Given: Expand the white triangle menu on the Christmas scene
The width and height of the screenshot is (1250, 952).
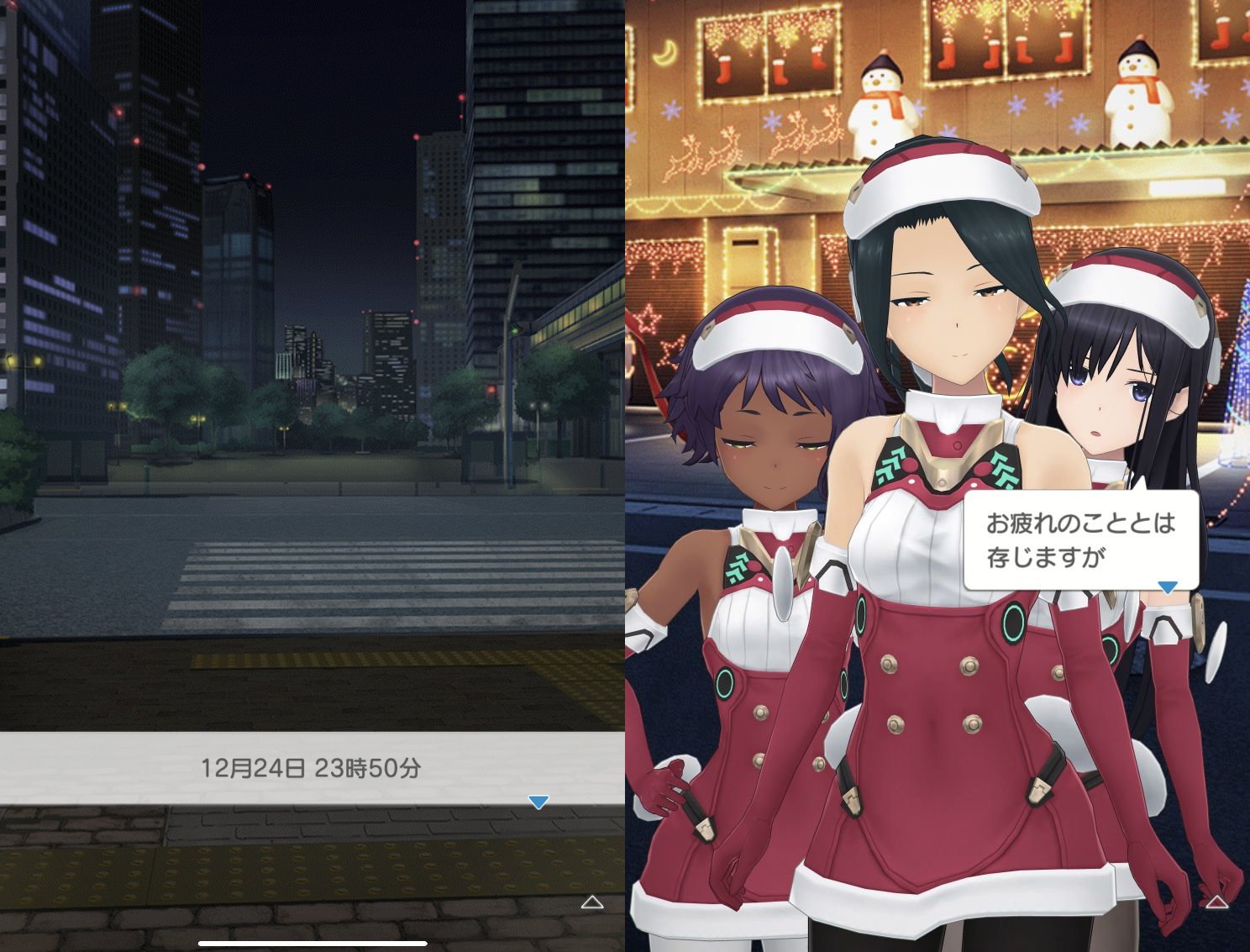Looking at the screenshot, I should [1216, 902].
